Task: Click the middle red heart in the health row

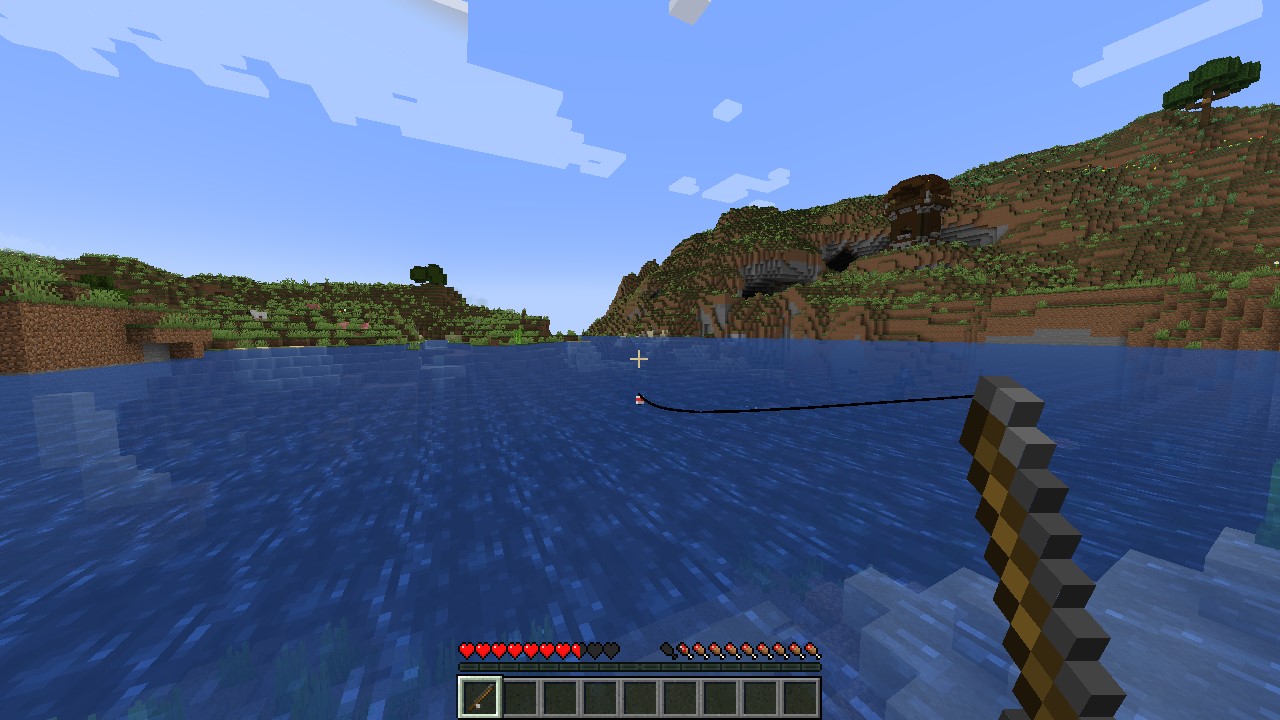Action: (513, 650)
